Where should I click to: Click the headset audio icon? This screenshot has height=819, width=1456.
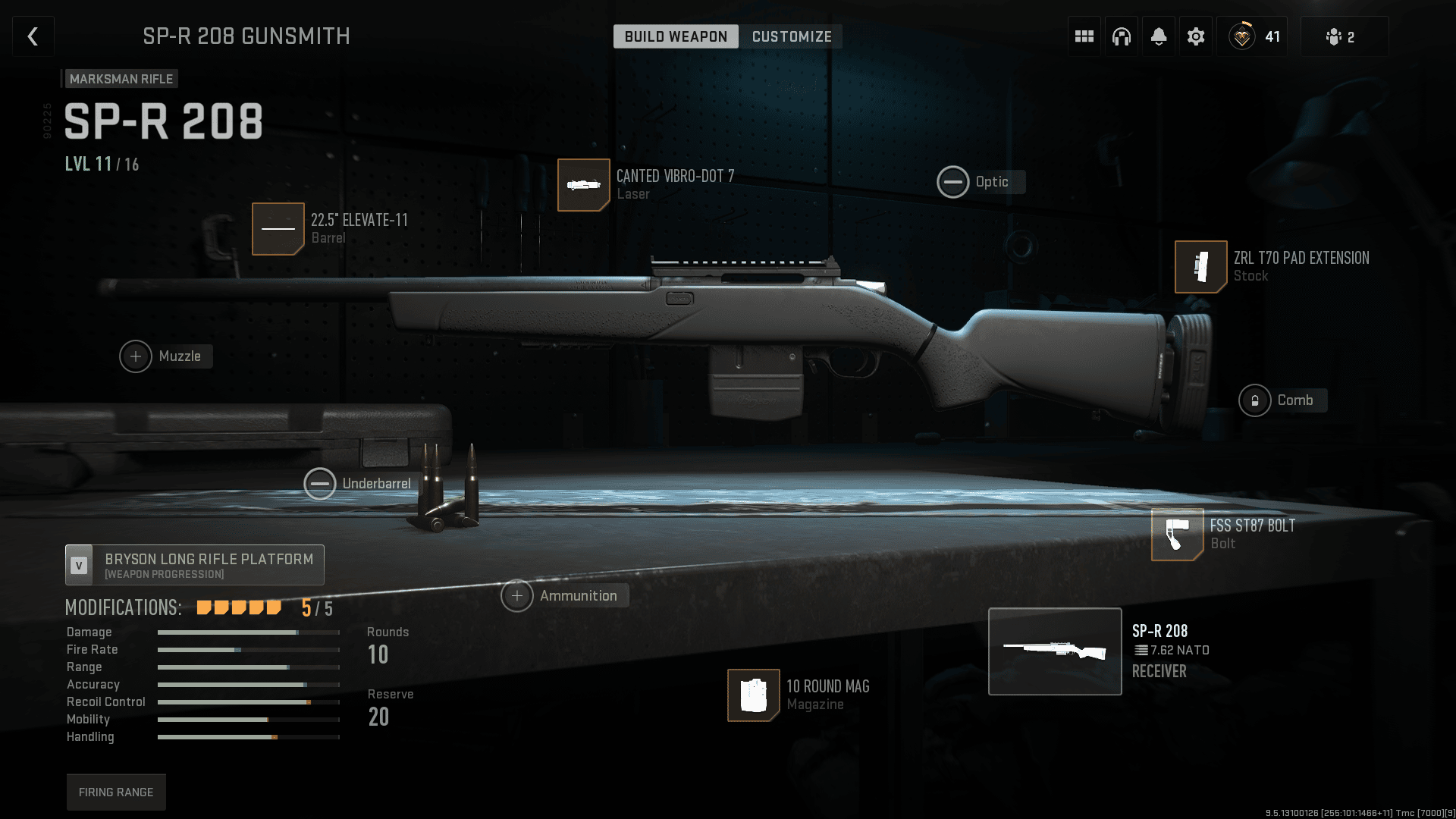pos(1121,36)
